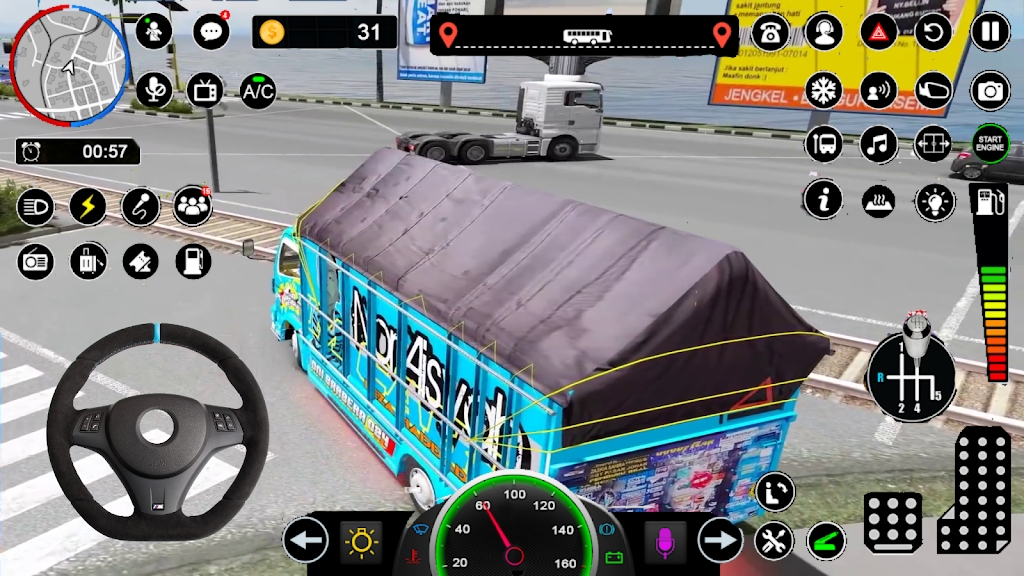Viewport: 1024px width, 576px height.
Task: Open the info button
Action: pos(824,201)
